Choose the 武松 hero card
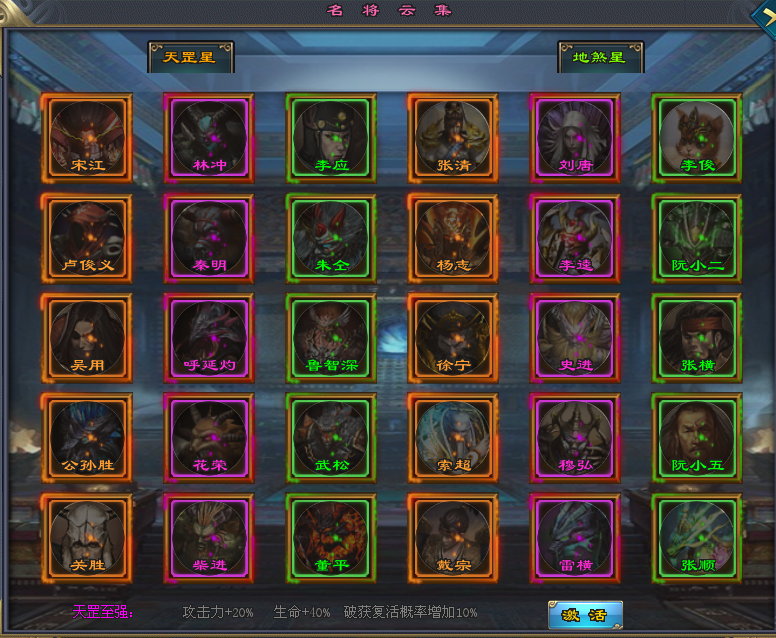The height and width of the screenshot is (638, 776). click(x=331, y=438)
